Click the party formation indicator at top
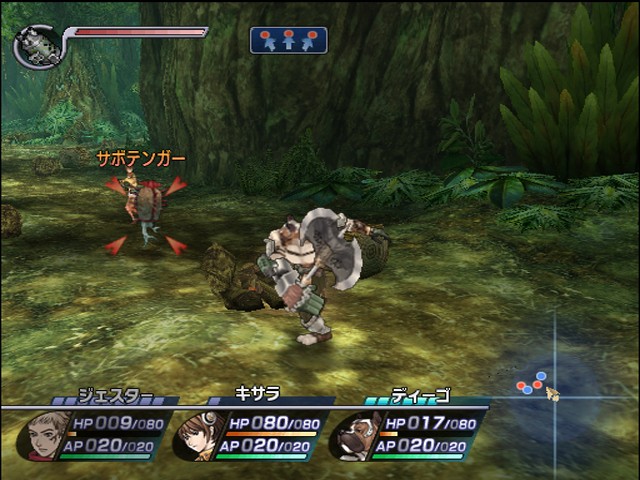The image size is (640, 480). pos(288,40)
